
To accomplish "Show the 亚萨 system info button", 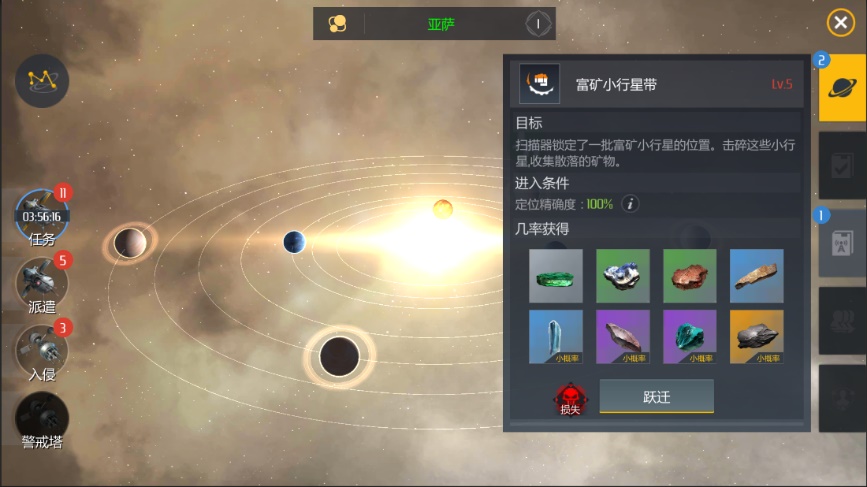I will pos(538,24).
